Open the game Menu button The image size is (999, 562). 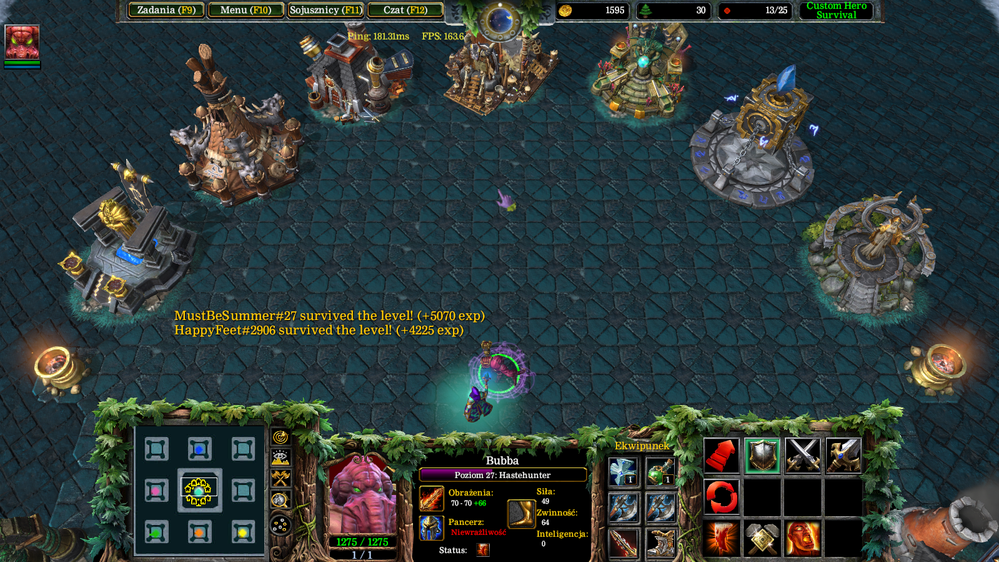point(245,11)
